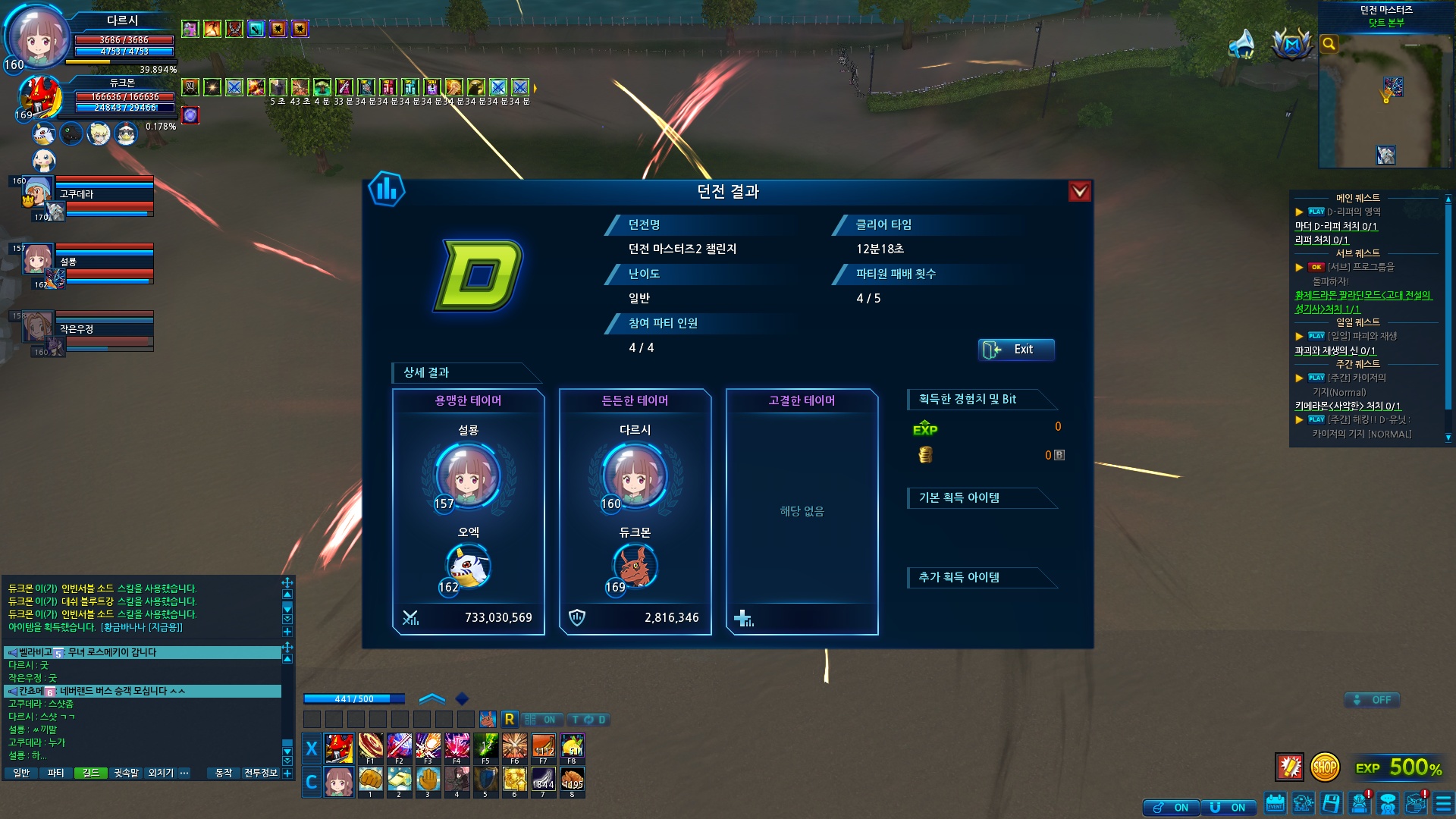1456x819 pixels.
Task: Click the Exit button
Action: click(1015, 350)
